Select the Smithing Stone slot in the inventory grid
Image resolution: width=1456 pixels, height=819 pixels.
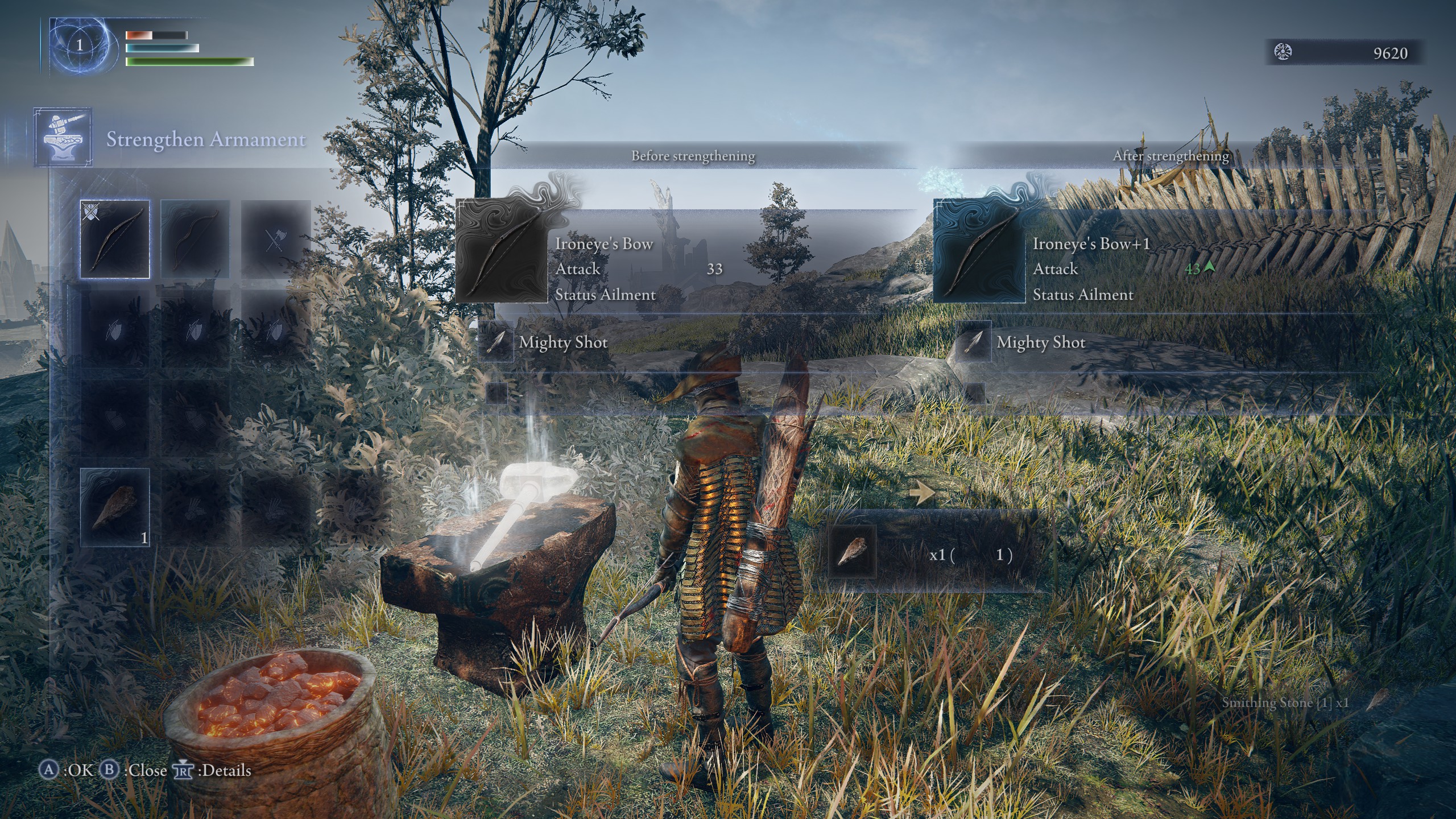(x=115, y=507)
